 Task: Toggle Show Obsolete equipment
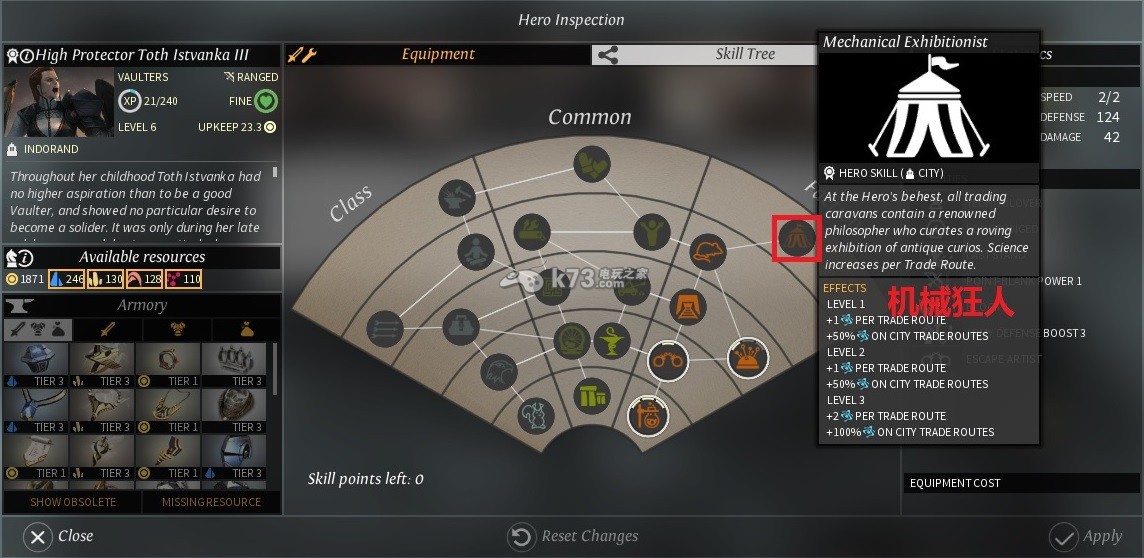pyautogui.click(x=72, y=502)
